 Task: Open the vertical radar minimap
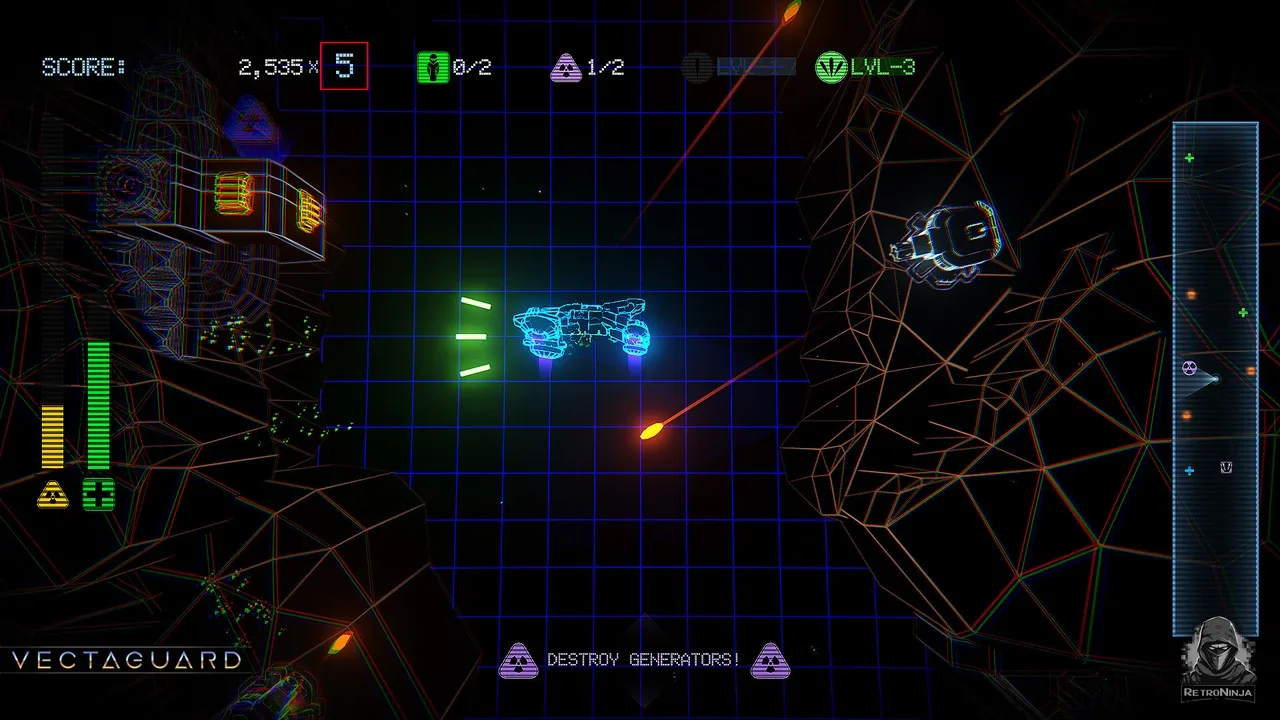(x=1215, y=378)
